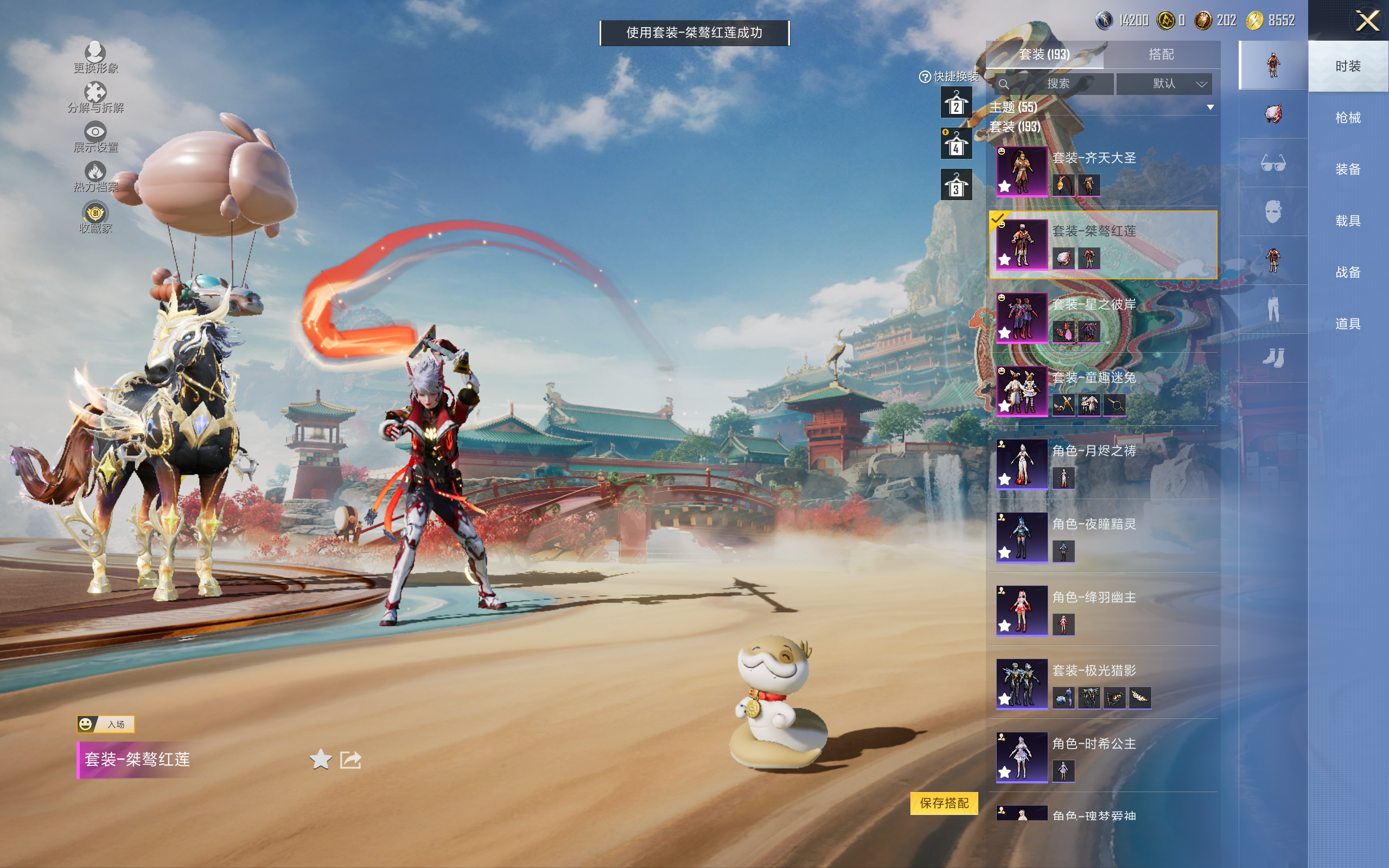Viewport: 1389px width, 868px height.
Task: Open the 枪械 firearms category
Action: pos(1347,118)
